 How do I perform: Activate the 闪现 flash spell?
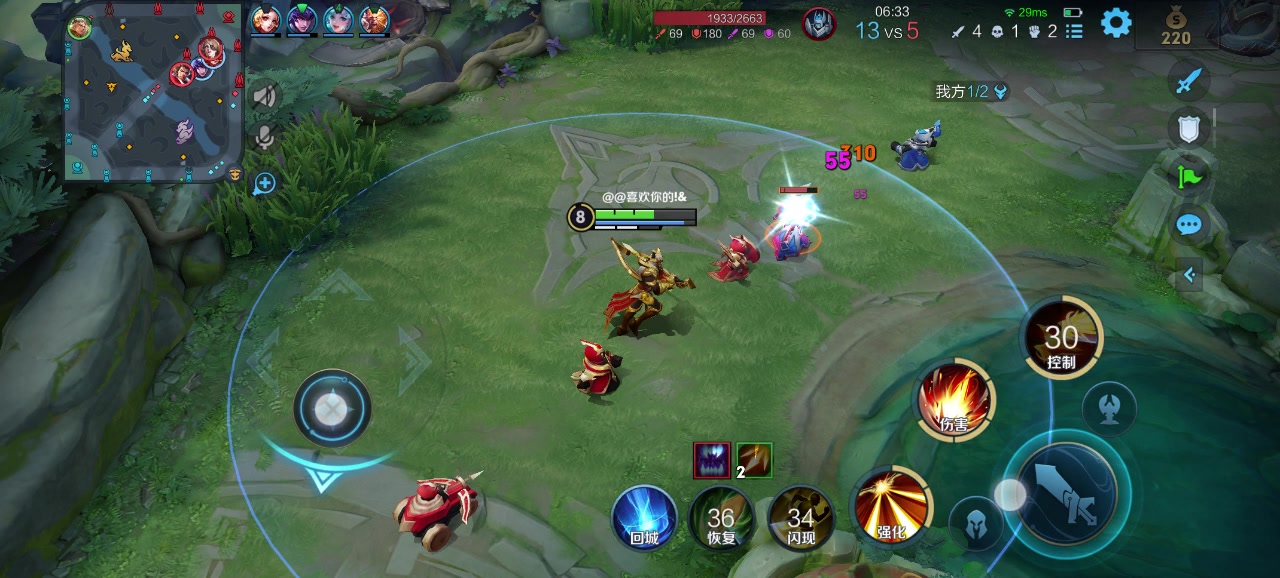[x=800, y=518]
